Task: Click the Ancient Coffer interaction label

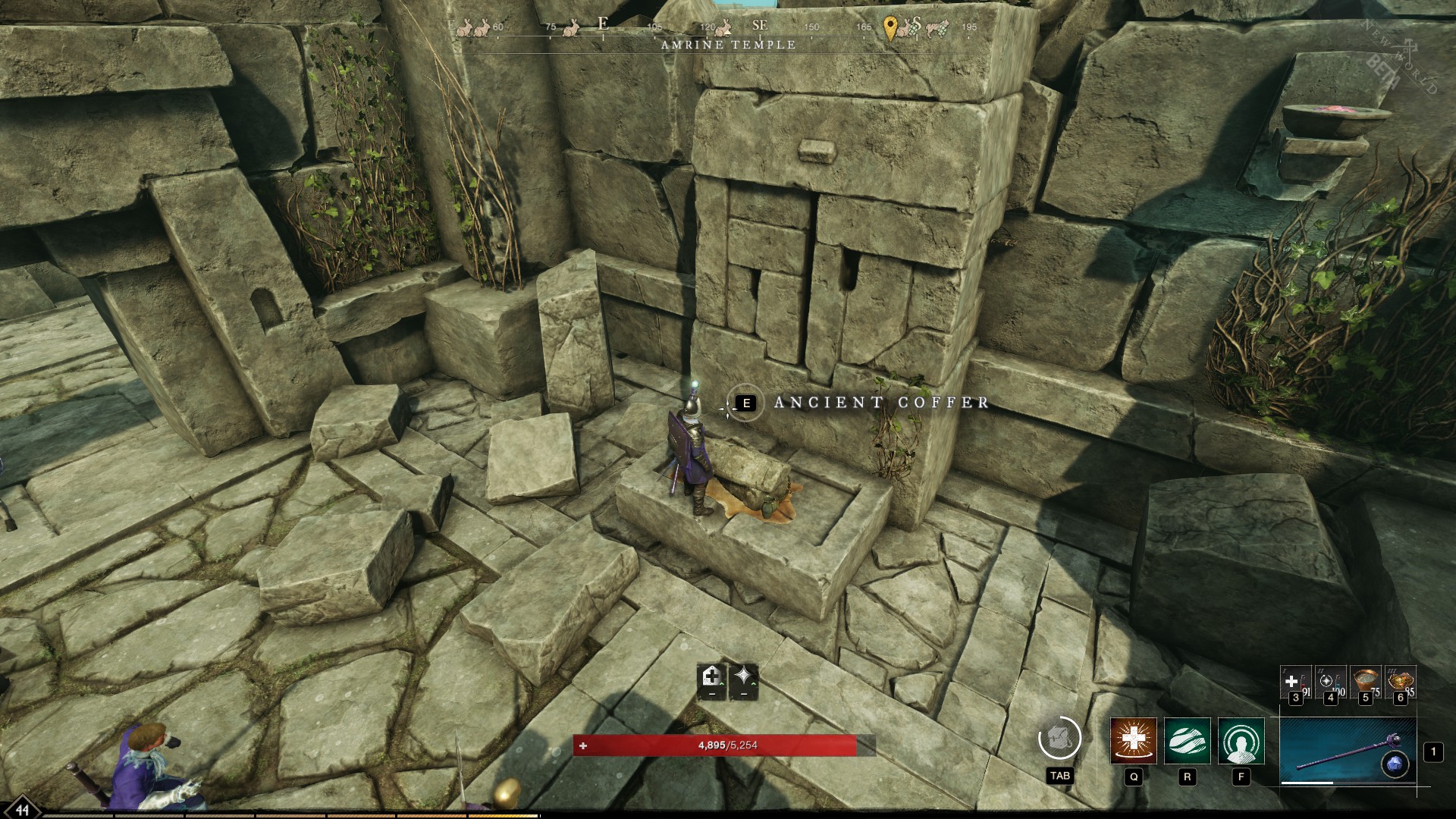Action: tap(878, 404)
